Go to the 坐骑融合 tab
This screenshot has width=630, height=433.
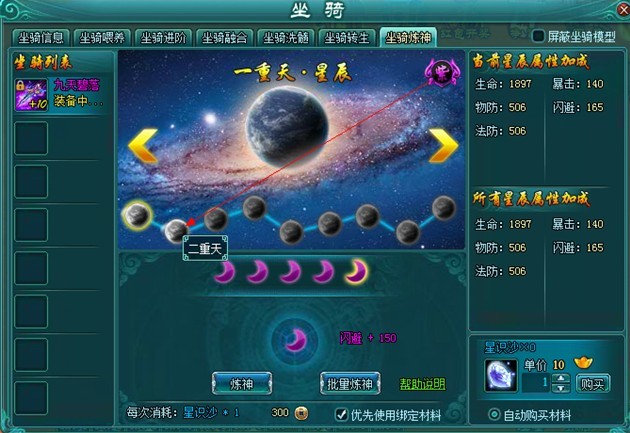(x=225, y=38)
